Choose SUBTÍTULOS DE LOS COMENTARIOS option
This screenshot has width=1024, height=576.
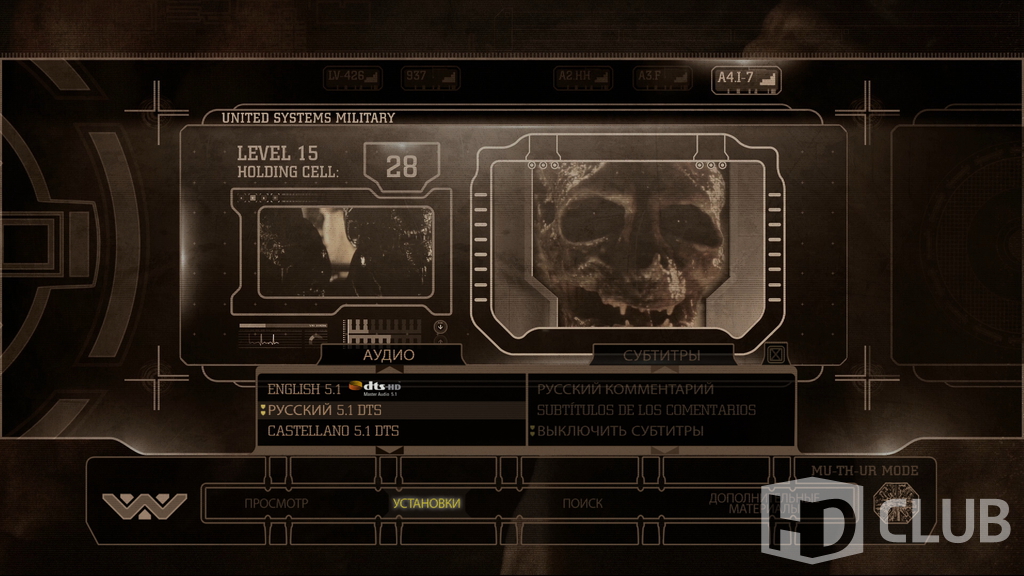coord(646,410)
